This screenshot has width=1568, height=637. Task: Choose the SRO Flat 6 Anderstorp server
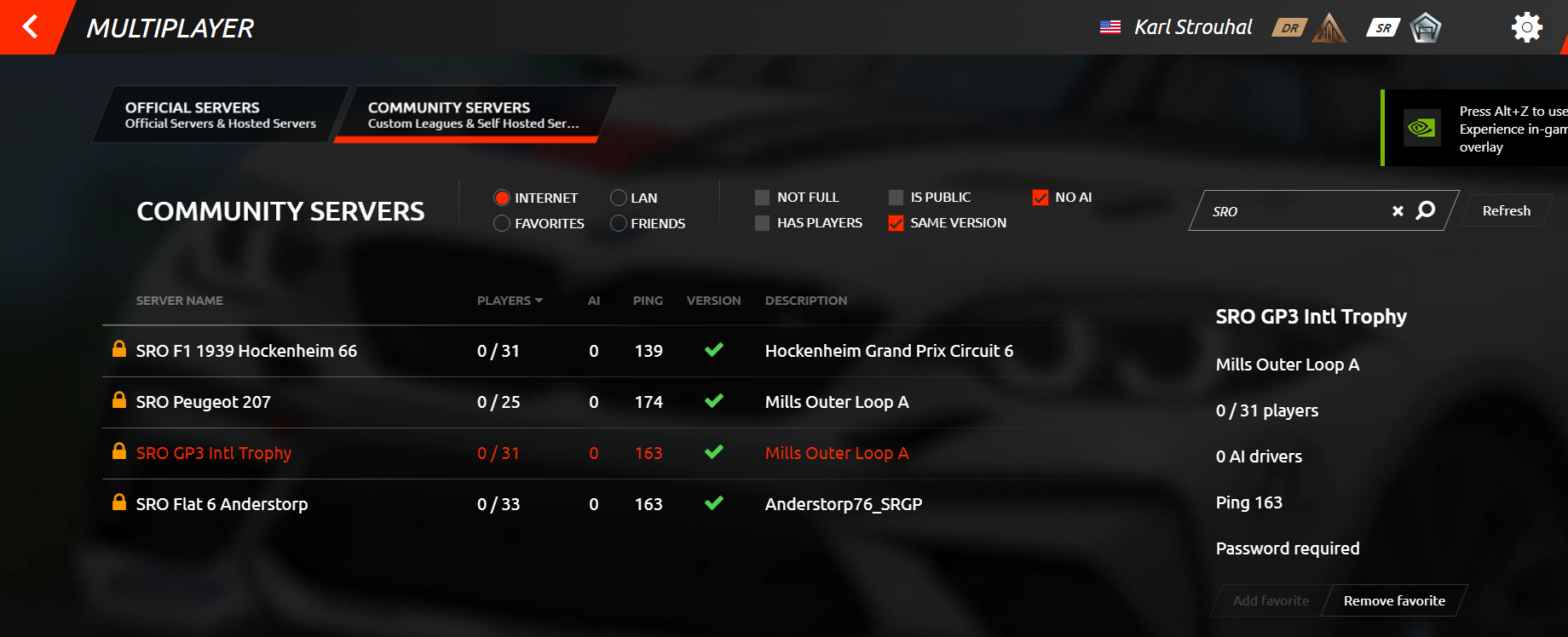[222, 504]
